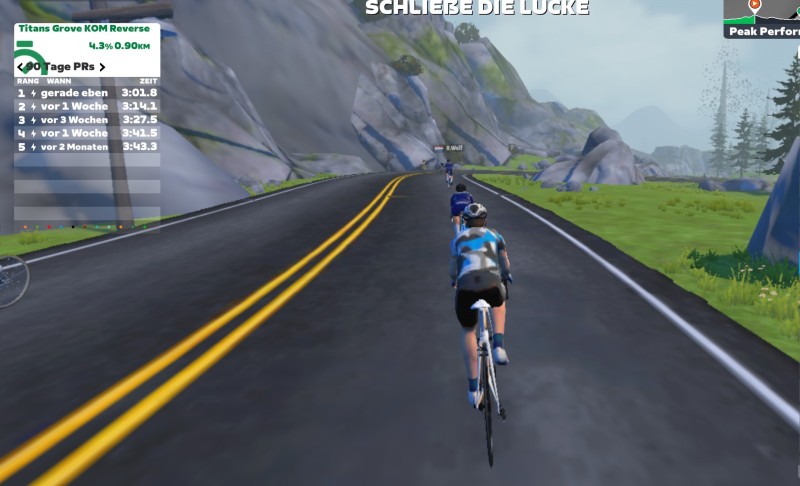Select the 'vor 3 Wochen' 3:27.5 row

coord(87,119)
